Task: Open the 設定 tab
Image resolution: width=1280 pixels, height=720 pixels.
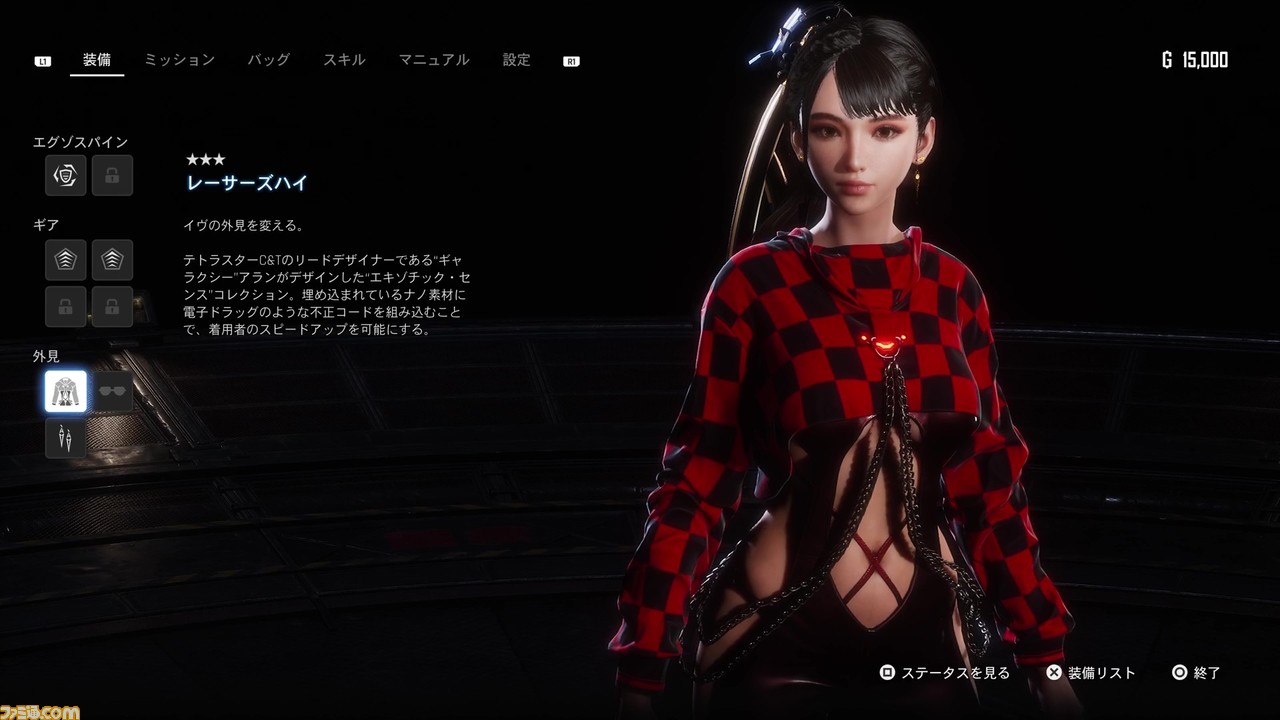Action: click(516, 60)
